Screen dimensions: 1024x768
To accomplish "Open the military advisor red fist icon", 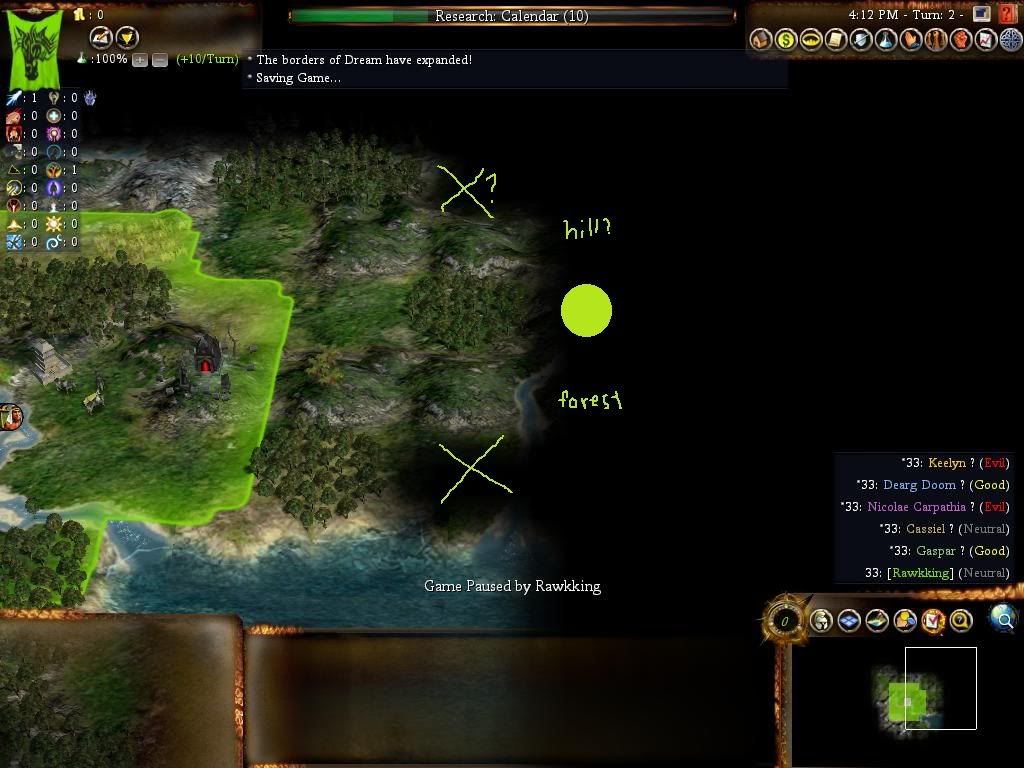I will (x=961, y=40).
